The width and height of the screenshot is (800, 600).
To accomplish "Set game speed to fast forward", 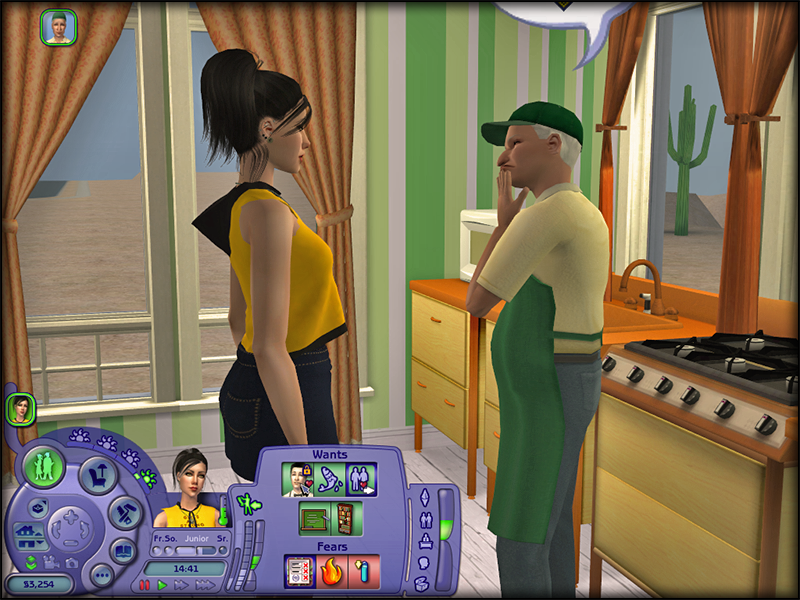I will [179, 585].
